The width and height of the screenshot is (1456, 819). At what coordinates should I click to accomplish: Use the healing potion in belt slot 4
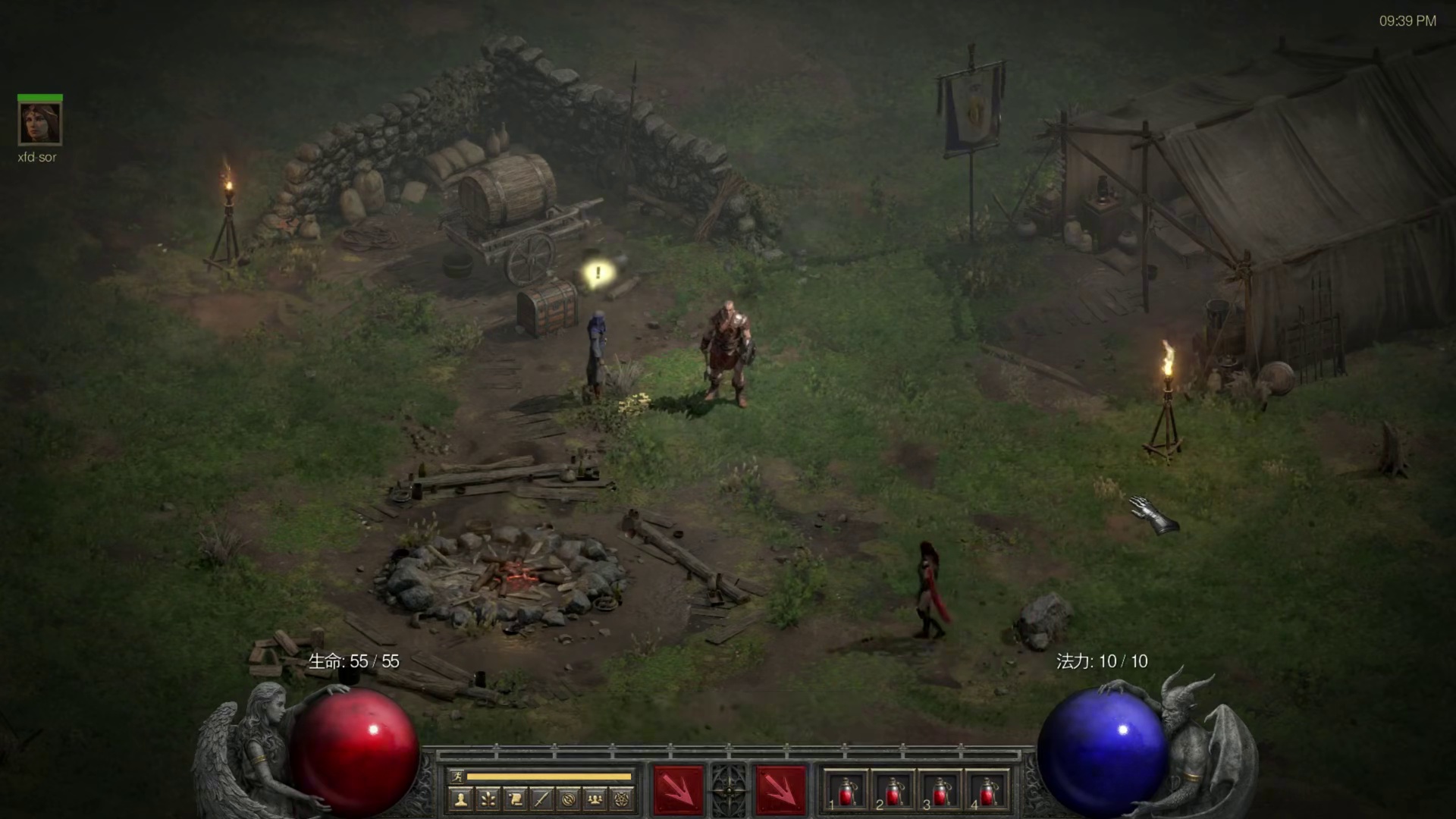pos(987,792)
